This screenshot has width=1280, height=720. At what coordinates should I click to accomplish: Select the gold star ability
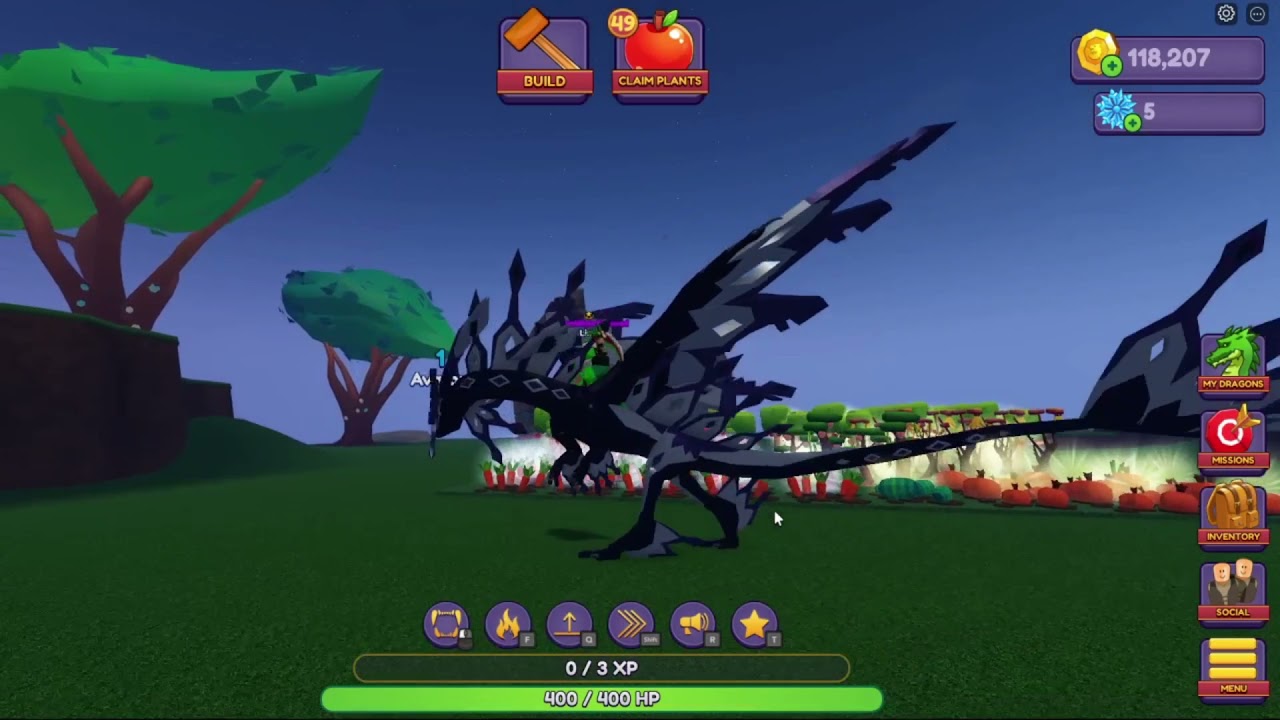[755, 624]
